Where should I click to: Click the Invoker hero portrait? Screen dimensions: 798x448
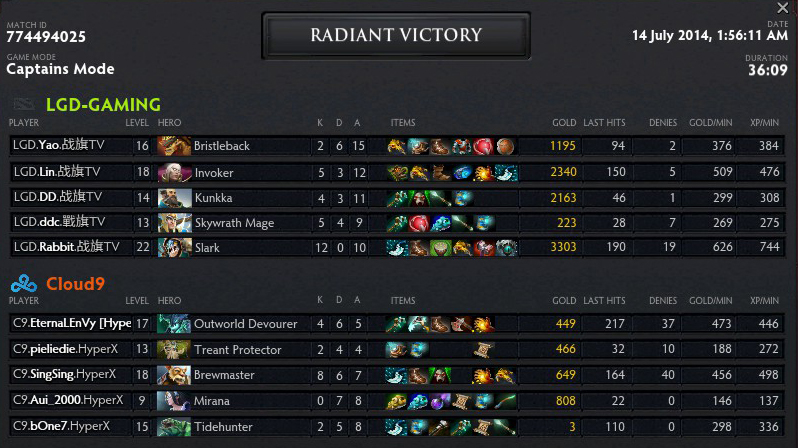(x=174, y=172)
